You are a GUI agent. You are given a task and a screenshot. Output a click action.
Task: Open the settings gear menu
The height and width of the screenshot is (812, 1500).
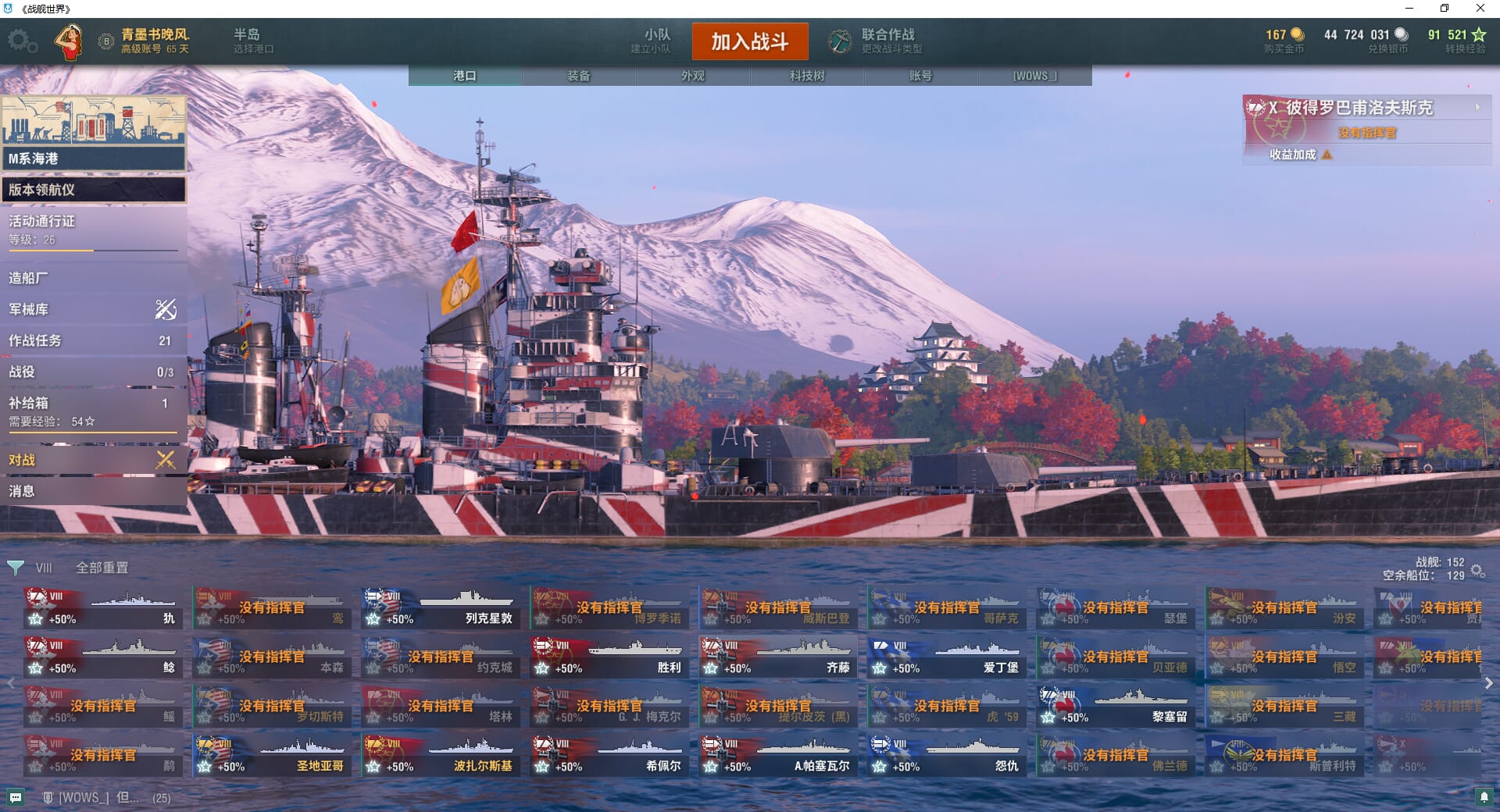coord(22,41)
